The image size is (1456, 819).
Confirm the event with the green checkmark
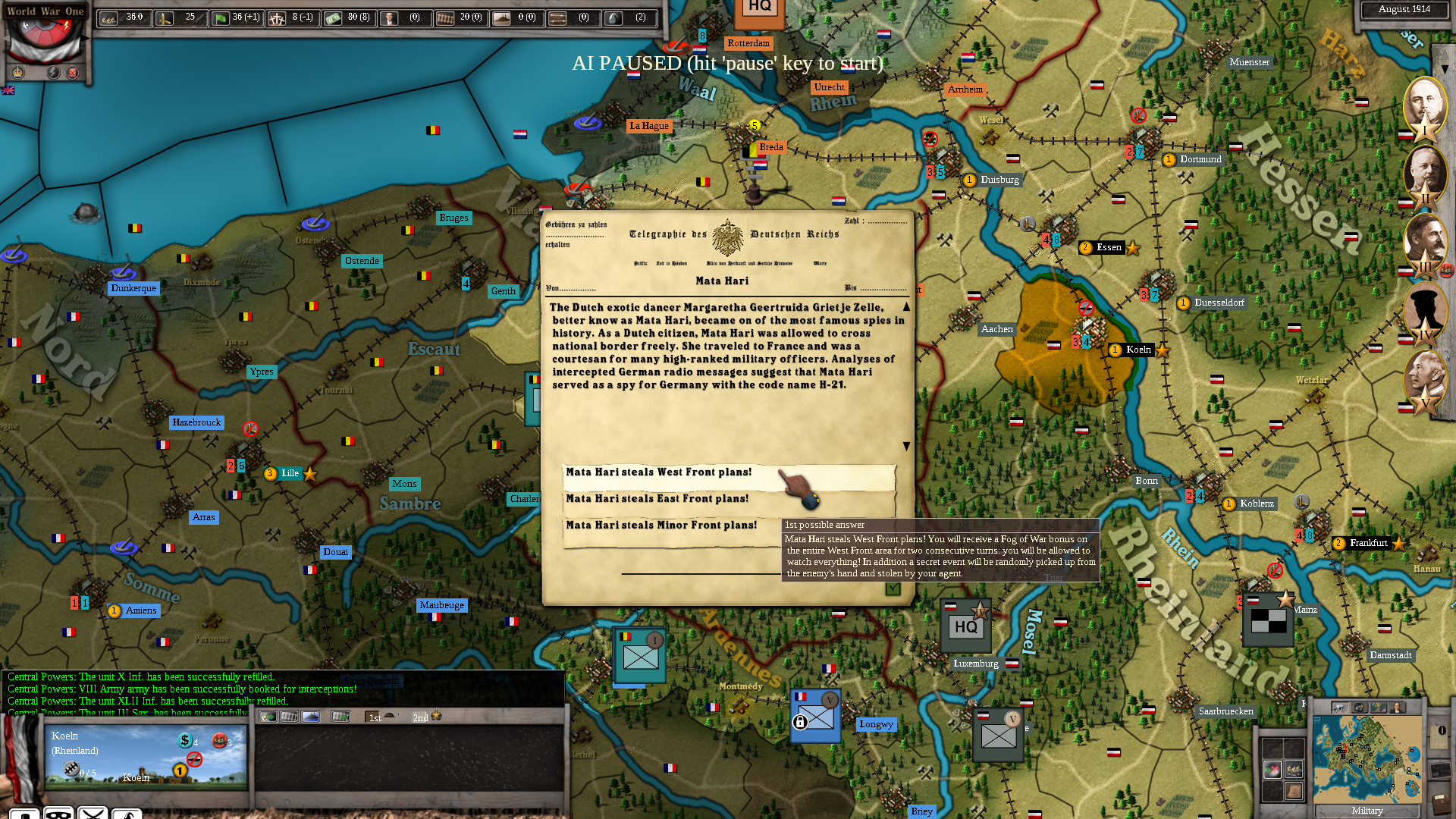click(893, 588)
